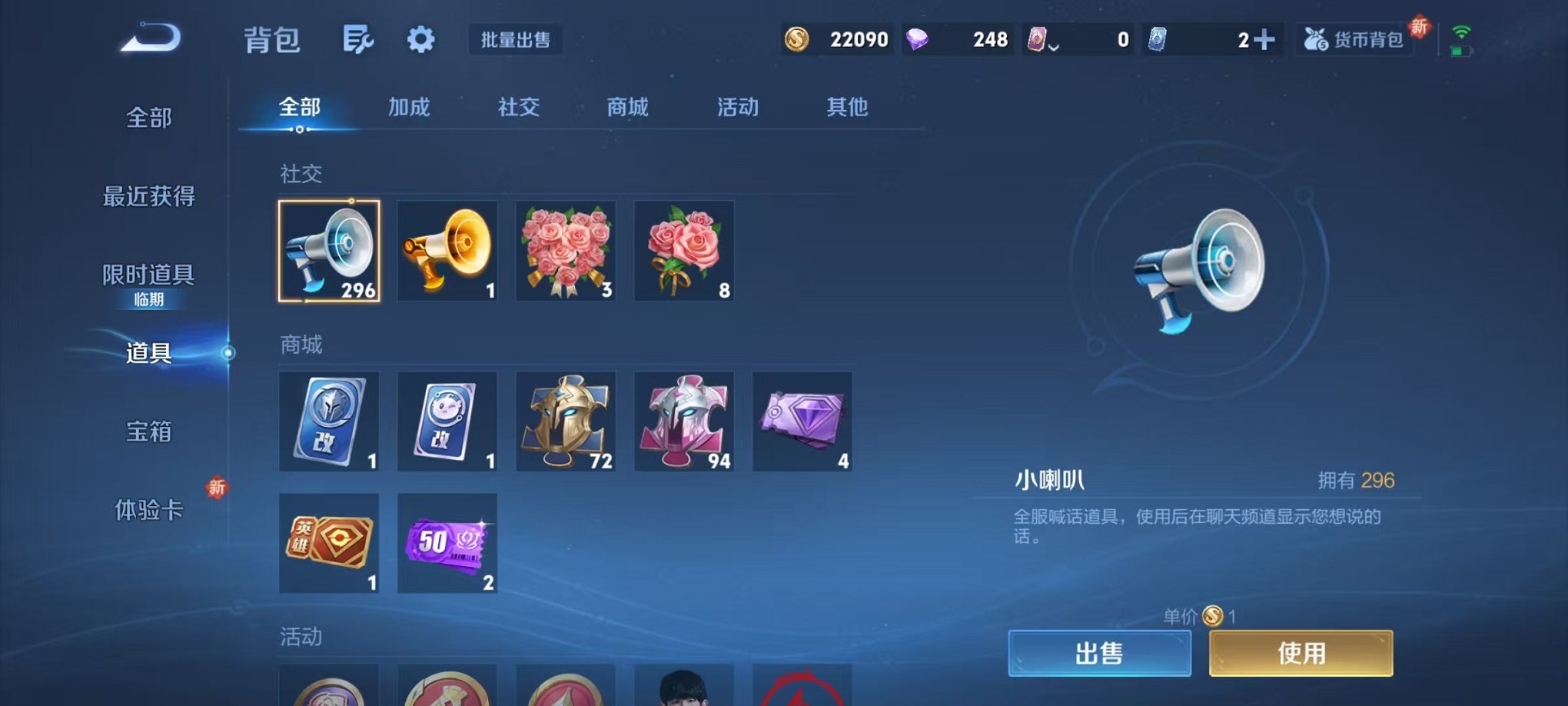
Task: Select the purple gem fragment item
Action: (x=802, y=421)
